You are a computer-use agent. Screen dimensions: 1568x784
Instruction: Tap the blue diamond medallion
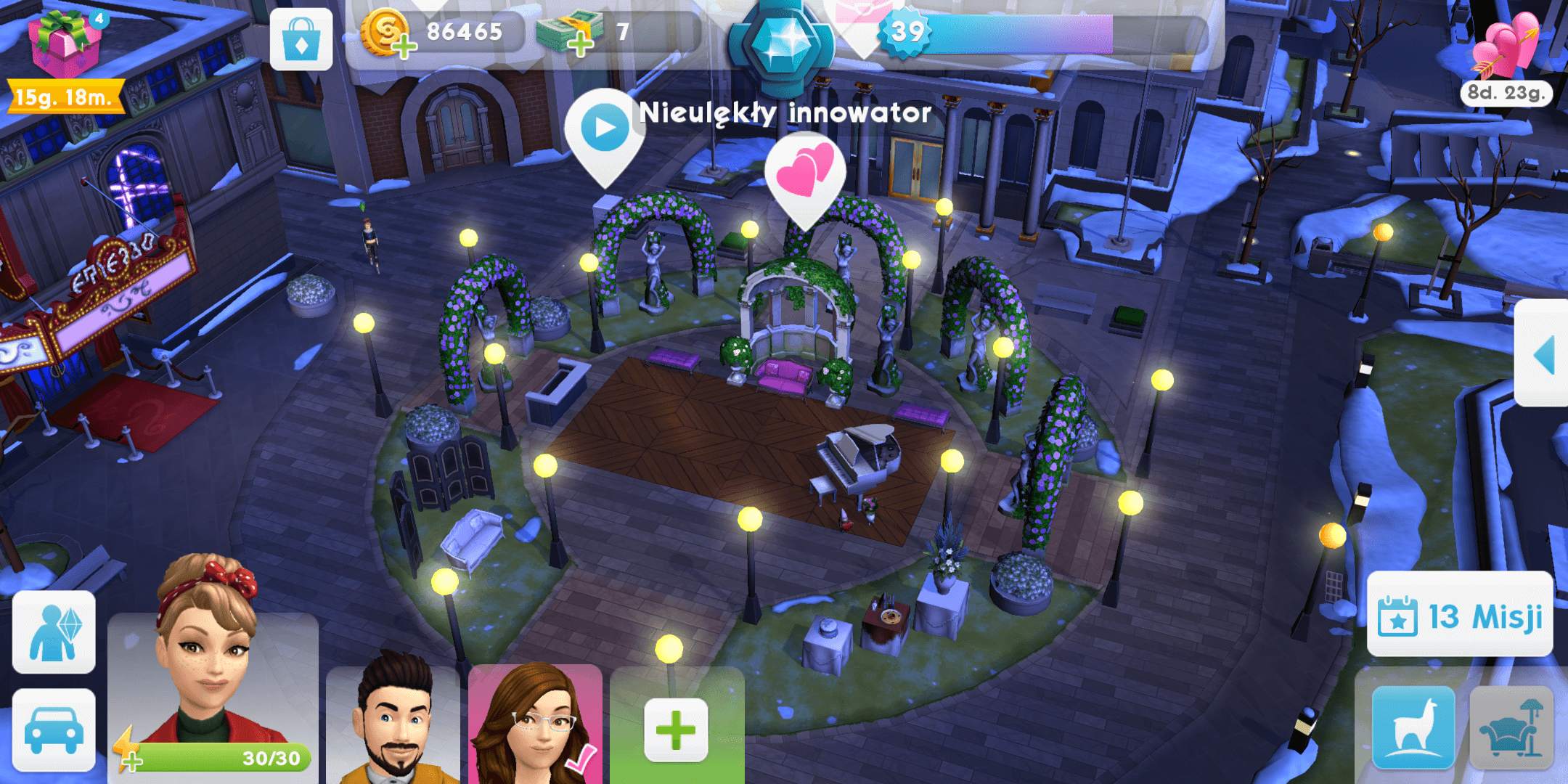click(x=783, y=45)
